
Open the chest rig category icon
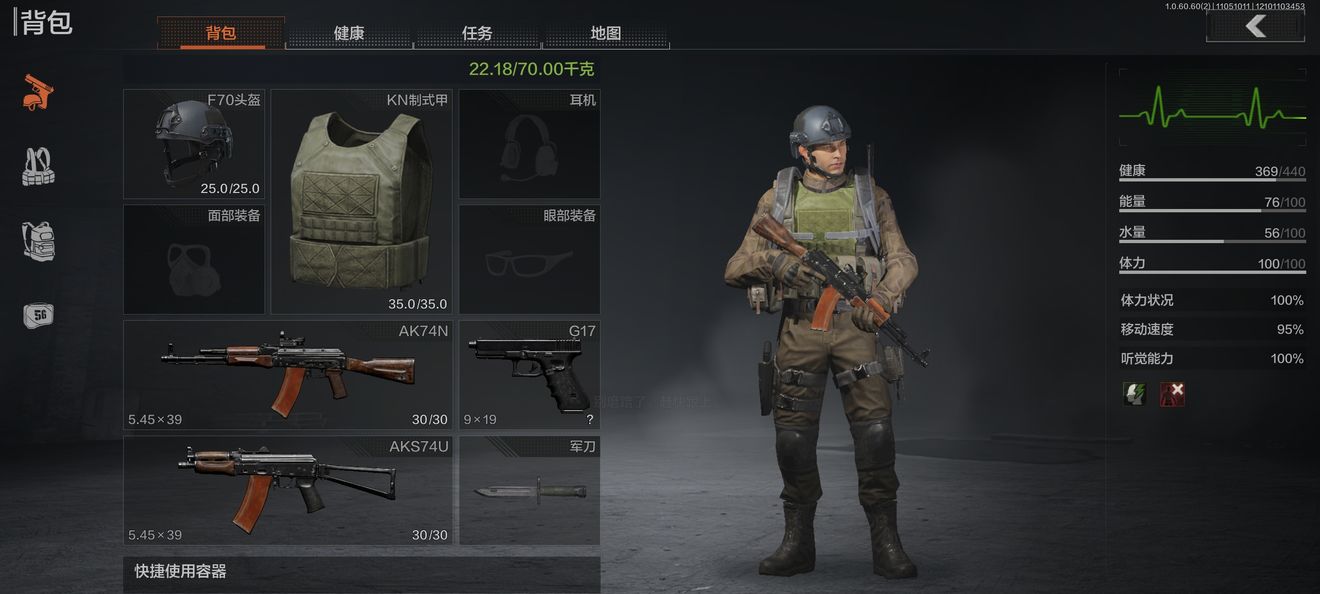pos(38,167)
